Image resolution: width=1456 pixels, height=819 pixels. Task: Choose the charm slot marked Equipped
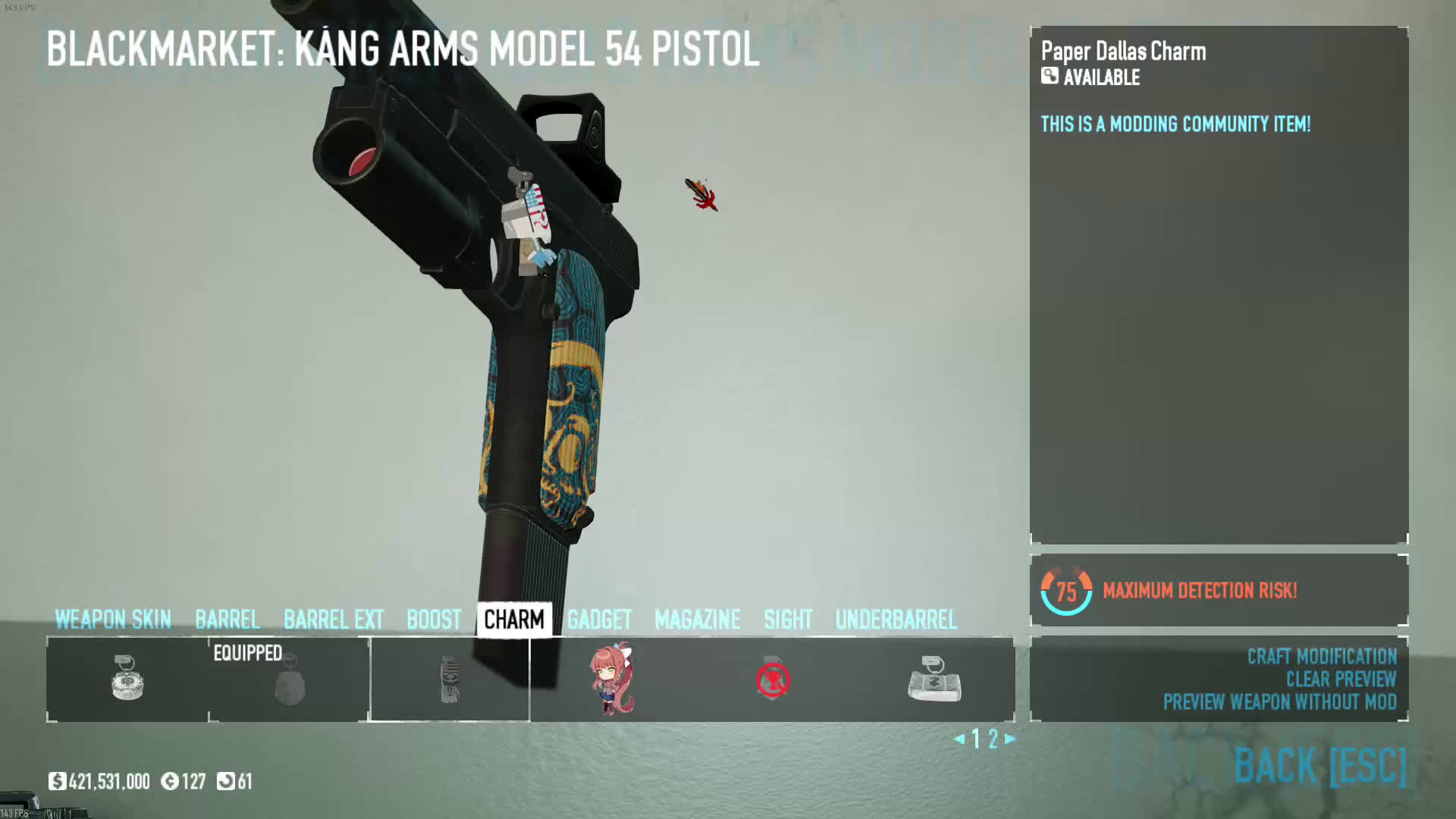tap(289, 680)
